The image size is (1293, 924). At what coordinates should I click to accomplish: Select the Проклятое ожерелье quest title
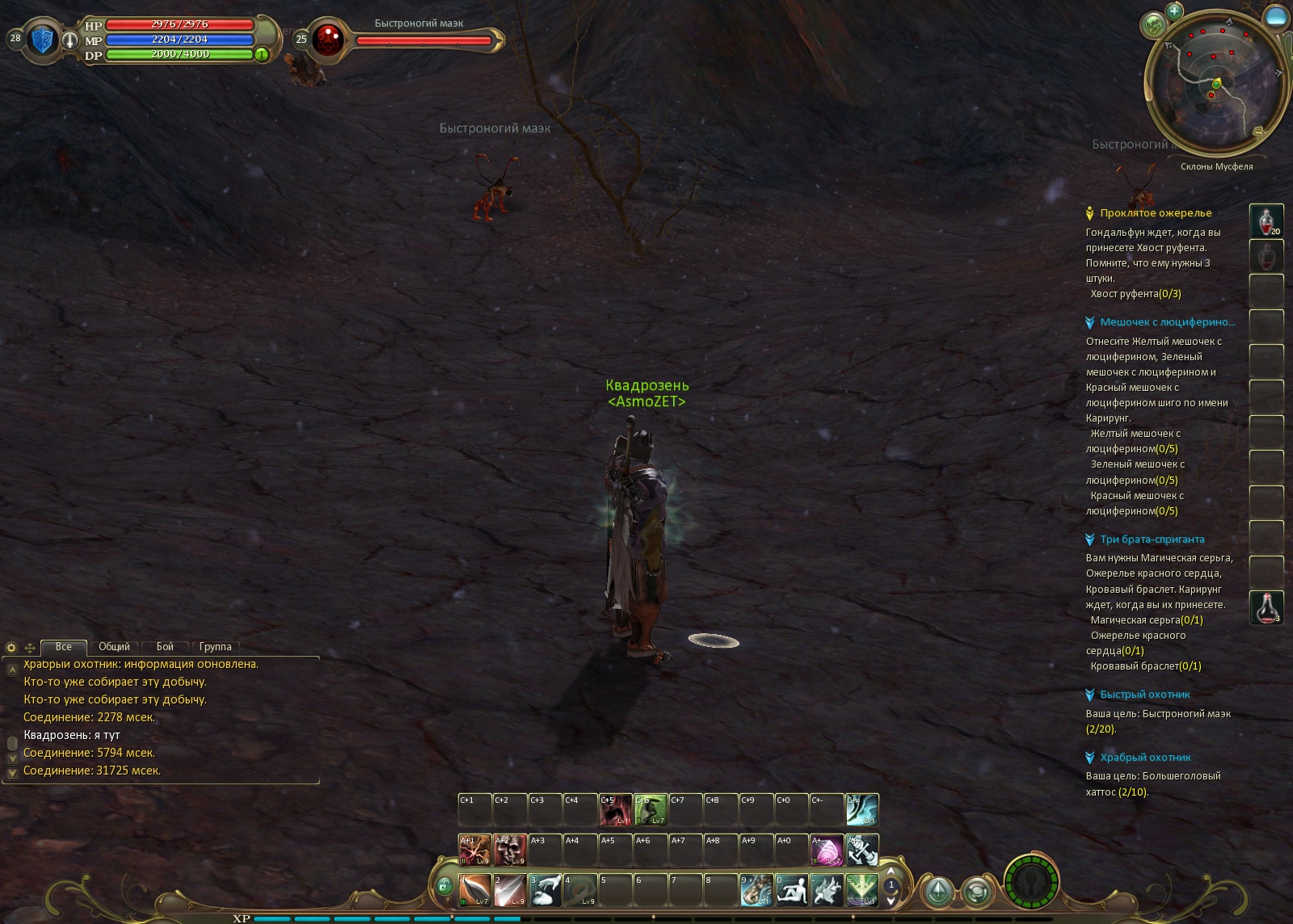1156,213
